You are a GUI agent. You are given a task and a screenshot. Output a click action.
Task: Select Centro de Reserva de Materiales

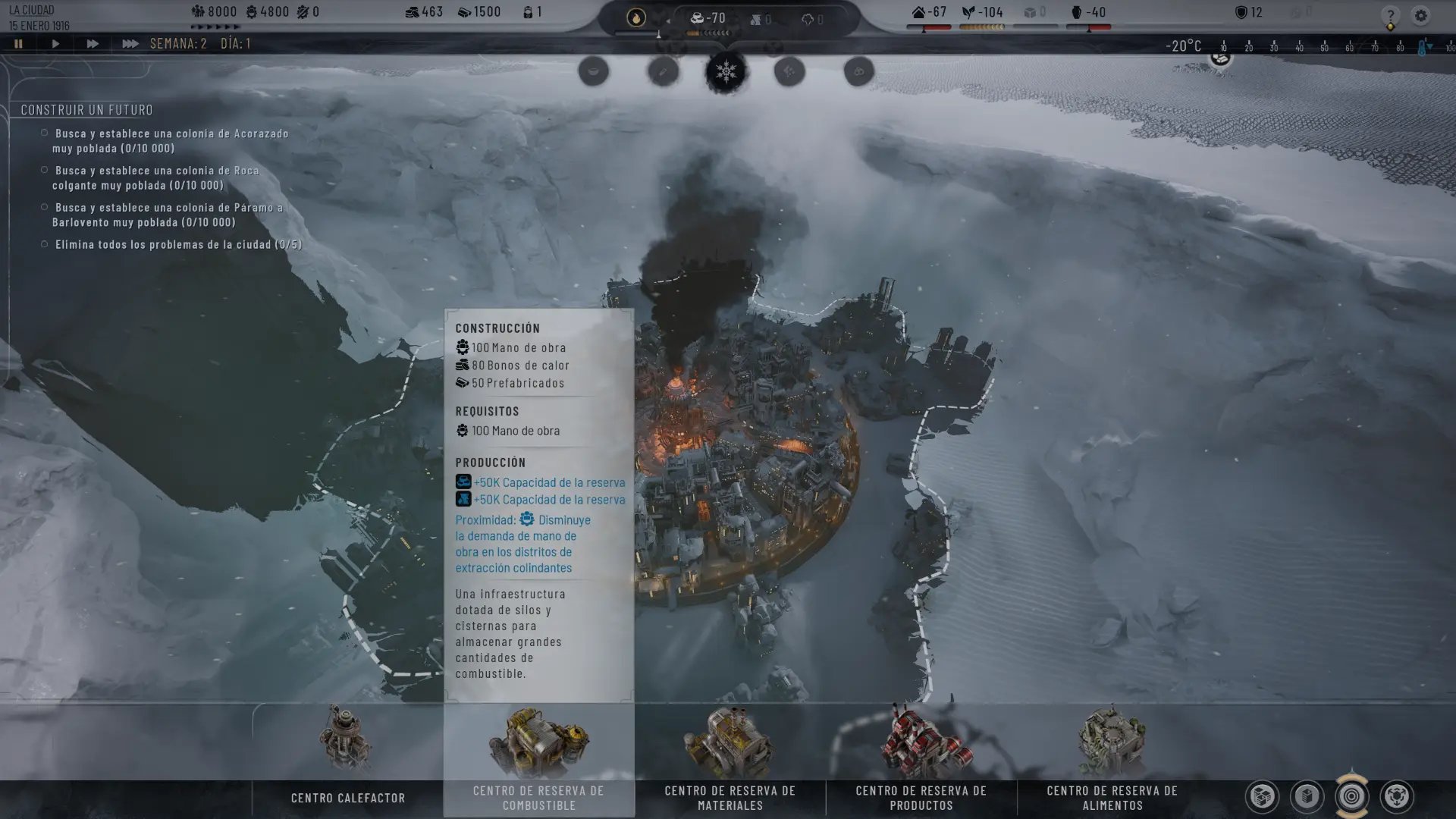click(x=730, y=758)
